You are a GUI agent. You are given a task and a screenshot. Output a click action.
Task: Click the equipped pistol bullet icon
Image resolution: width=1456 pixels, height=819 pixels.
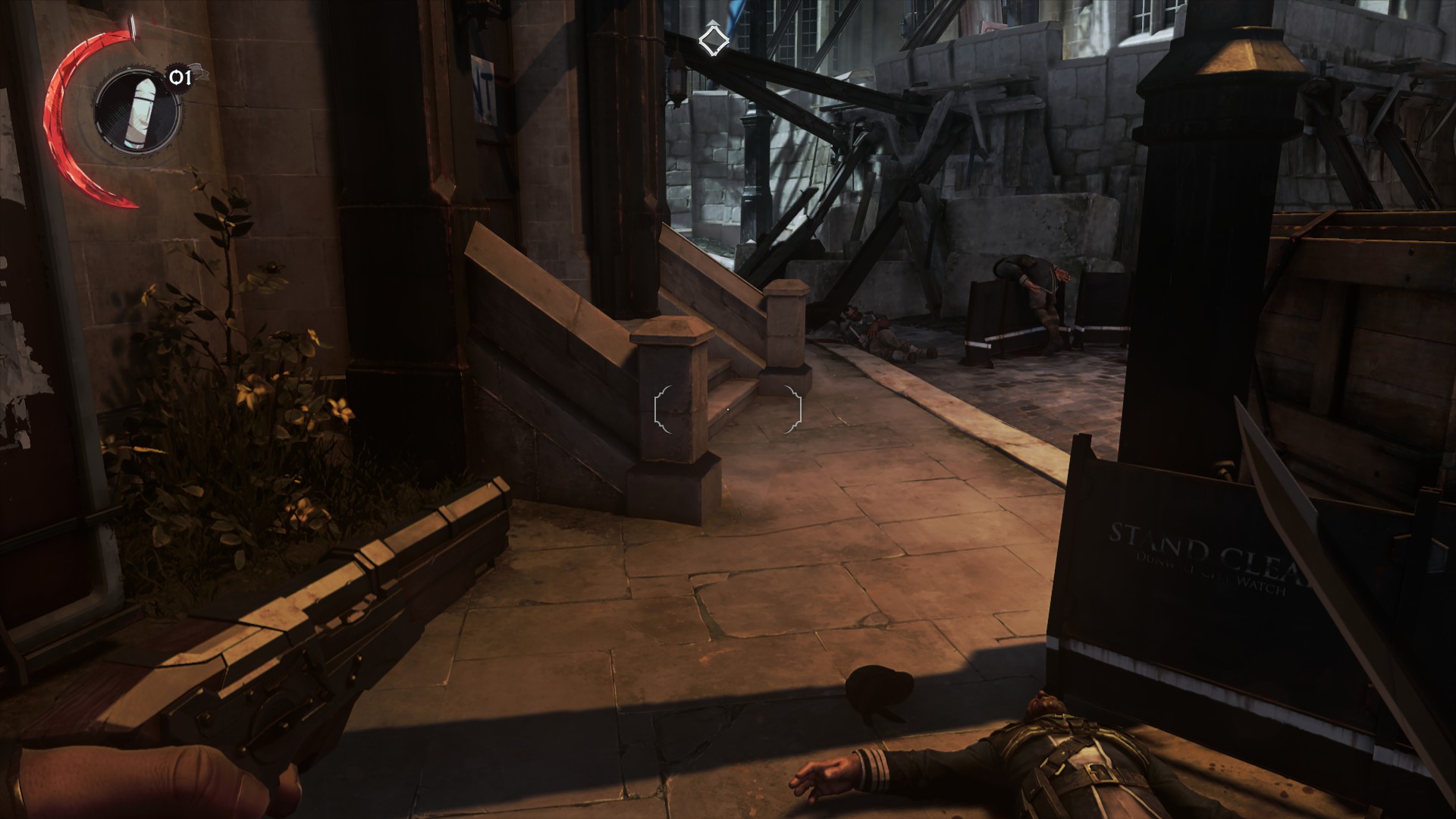coord(137,111)
